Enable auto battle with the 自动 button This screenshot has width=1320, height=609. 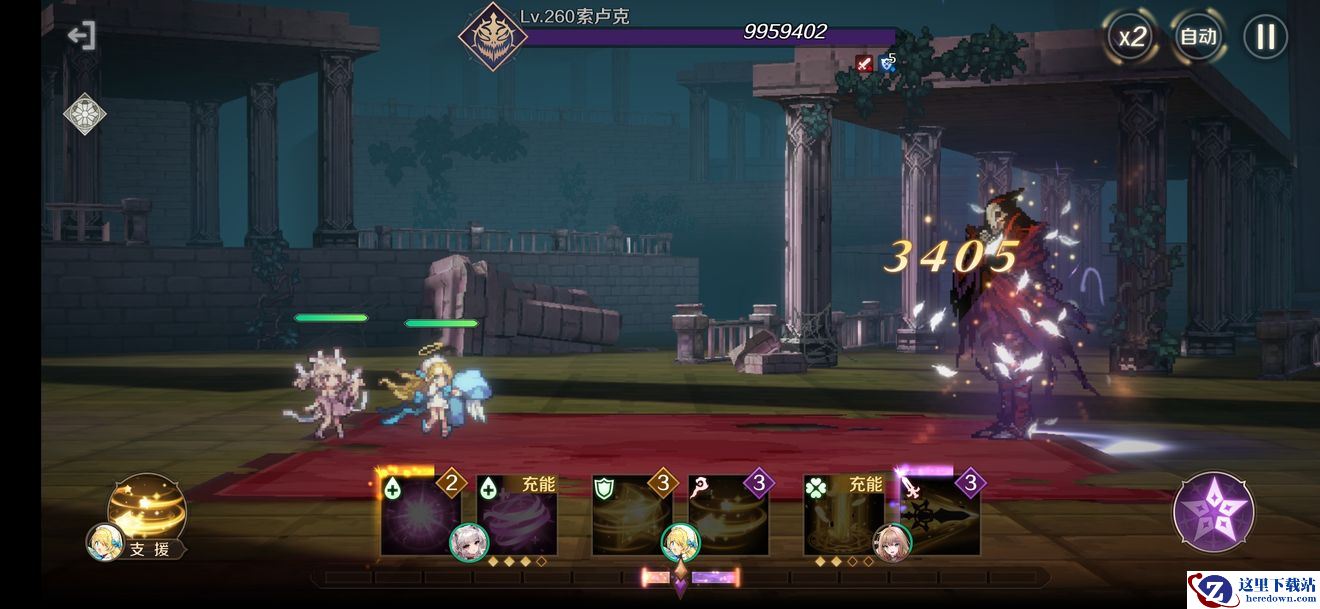[x=1198, y=38]
